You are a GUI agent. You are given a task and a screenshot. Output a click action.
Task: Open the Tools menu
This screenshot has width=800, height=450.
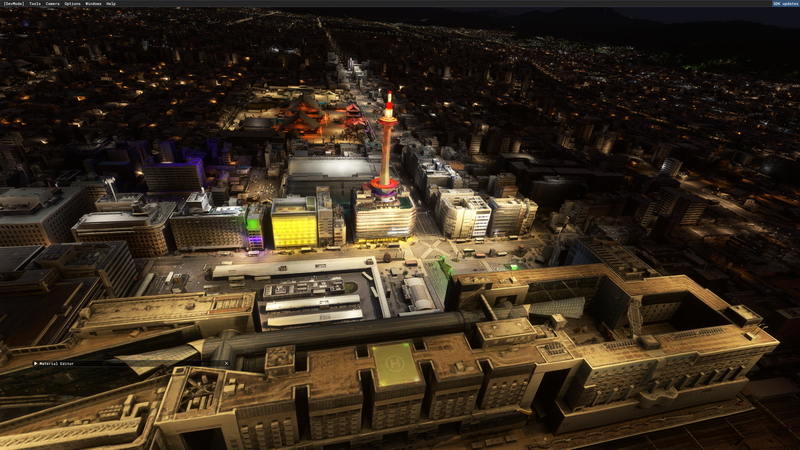[35, 4]
